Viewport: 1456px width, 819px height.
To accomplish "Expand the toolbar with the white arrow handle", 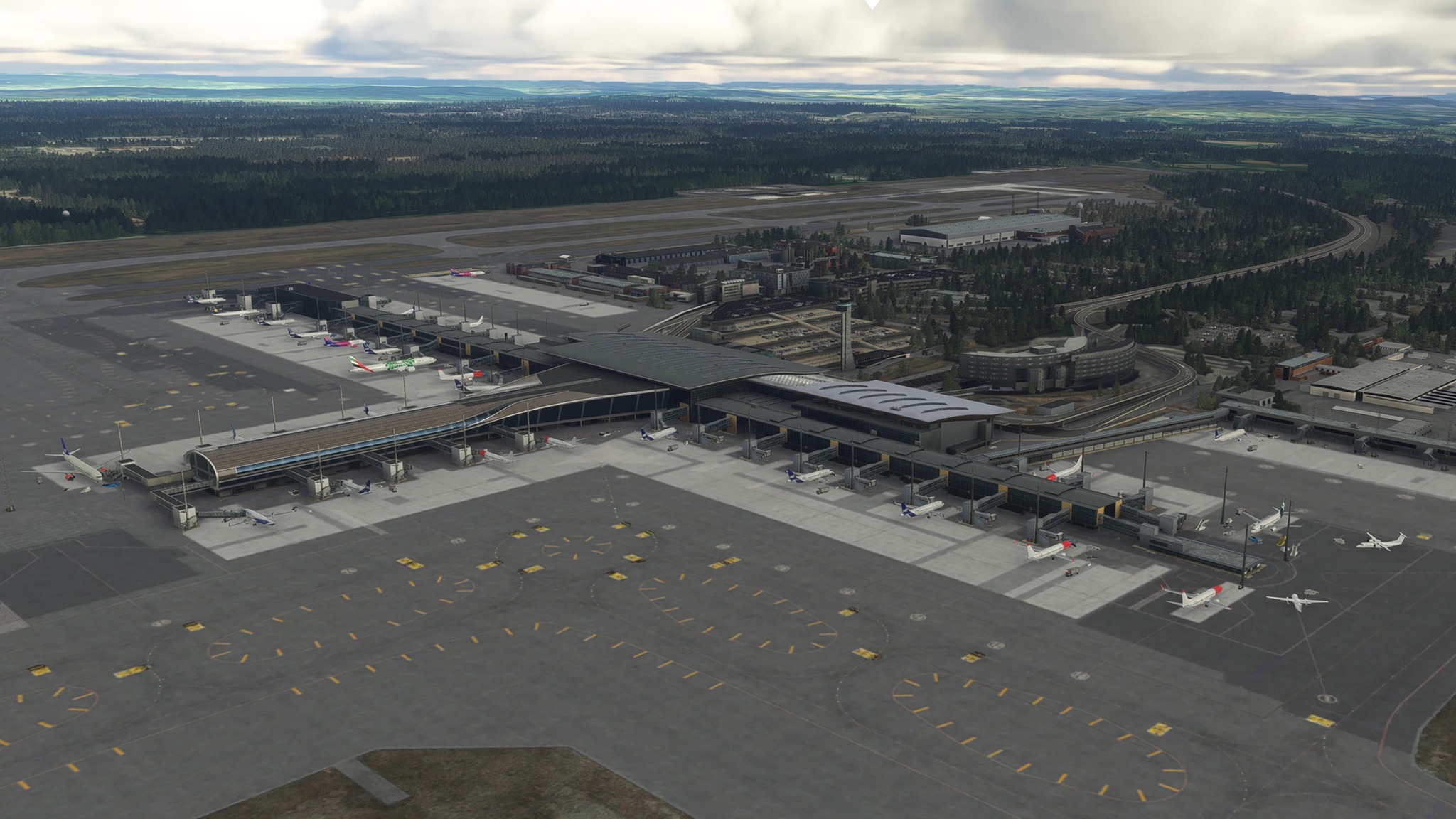I will [x=872, y=4].
